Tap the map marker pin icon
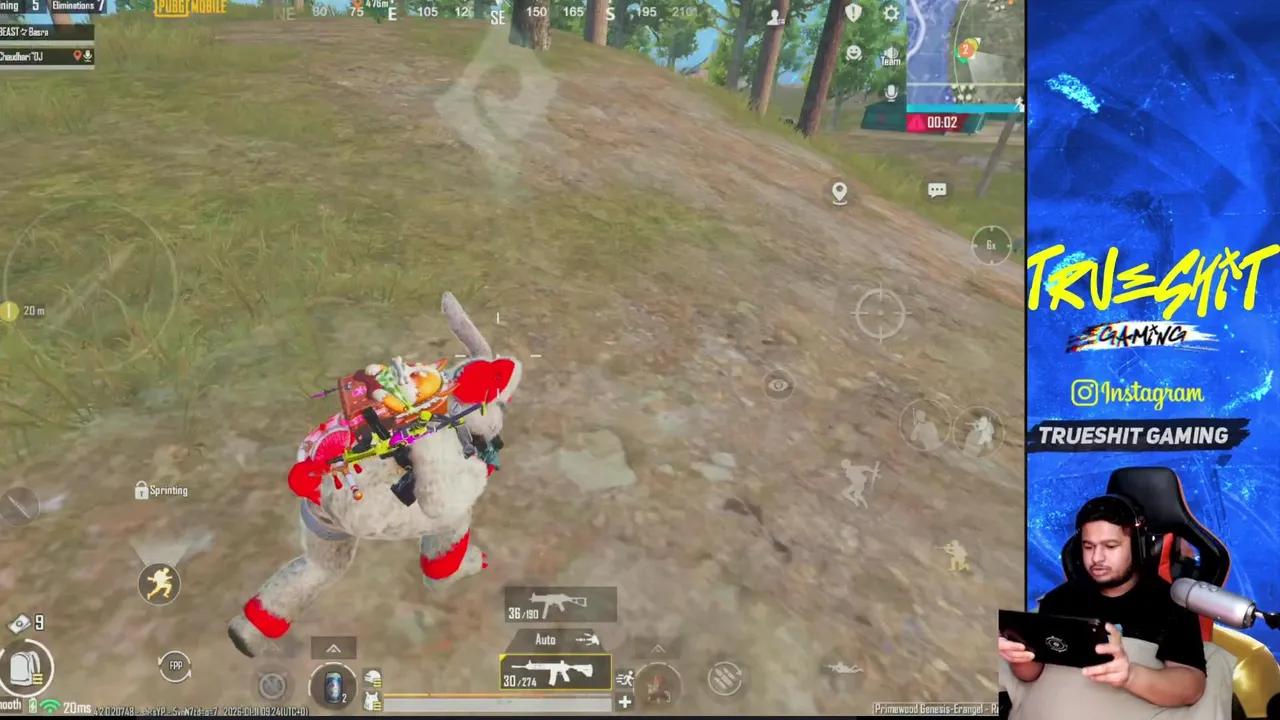 click(839, 191)
